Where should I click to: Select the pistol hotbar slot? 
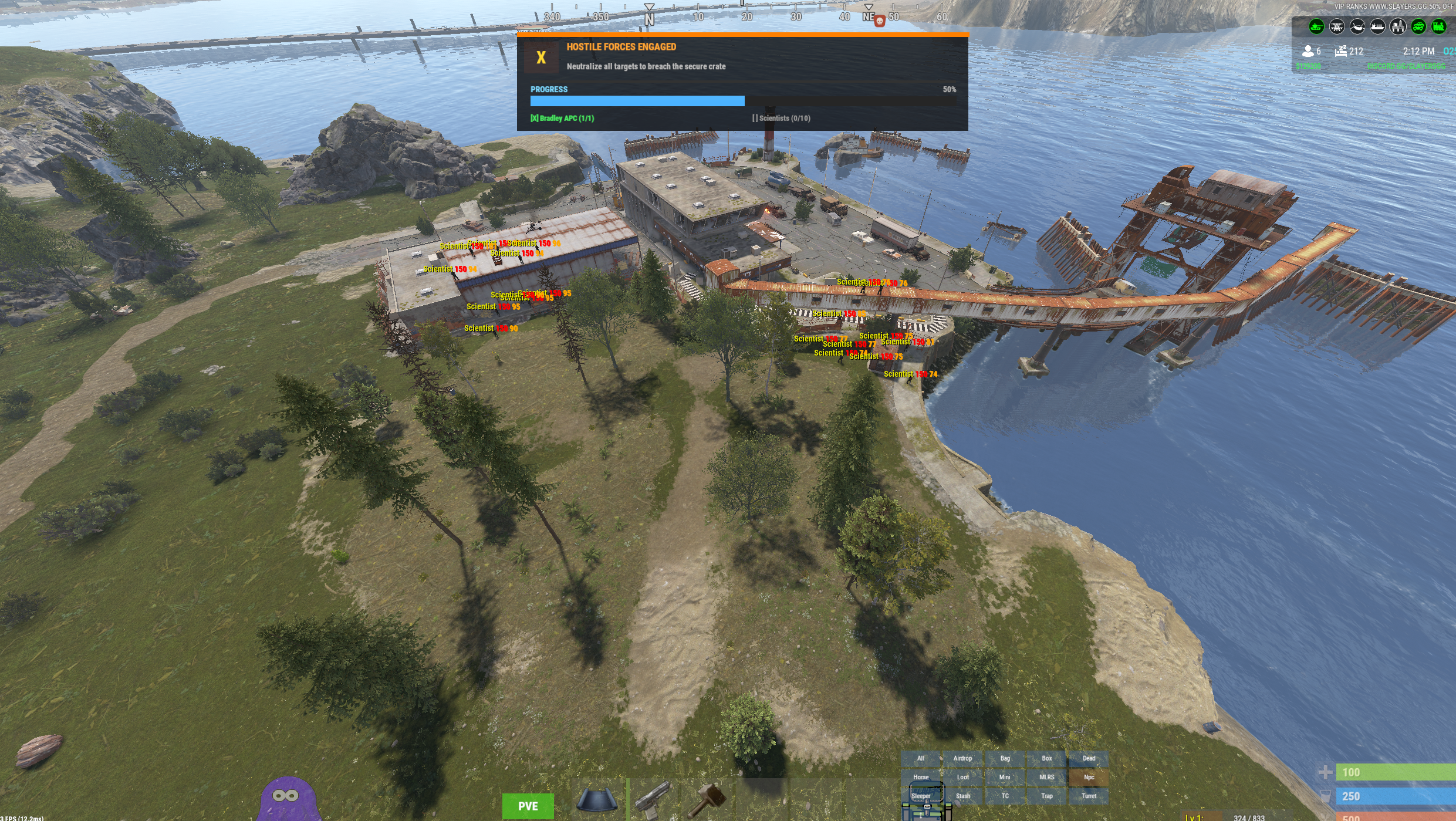coord(653,800)
